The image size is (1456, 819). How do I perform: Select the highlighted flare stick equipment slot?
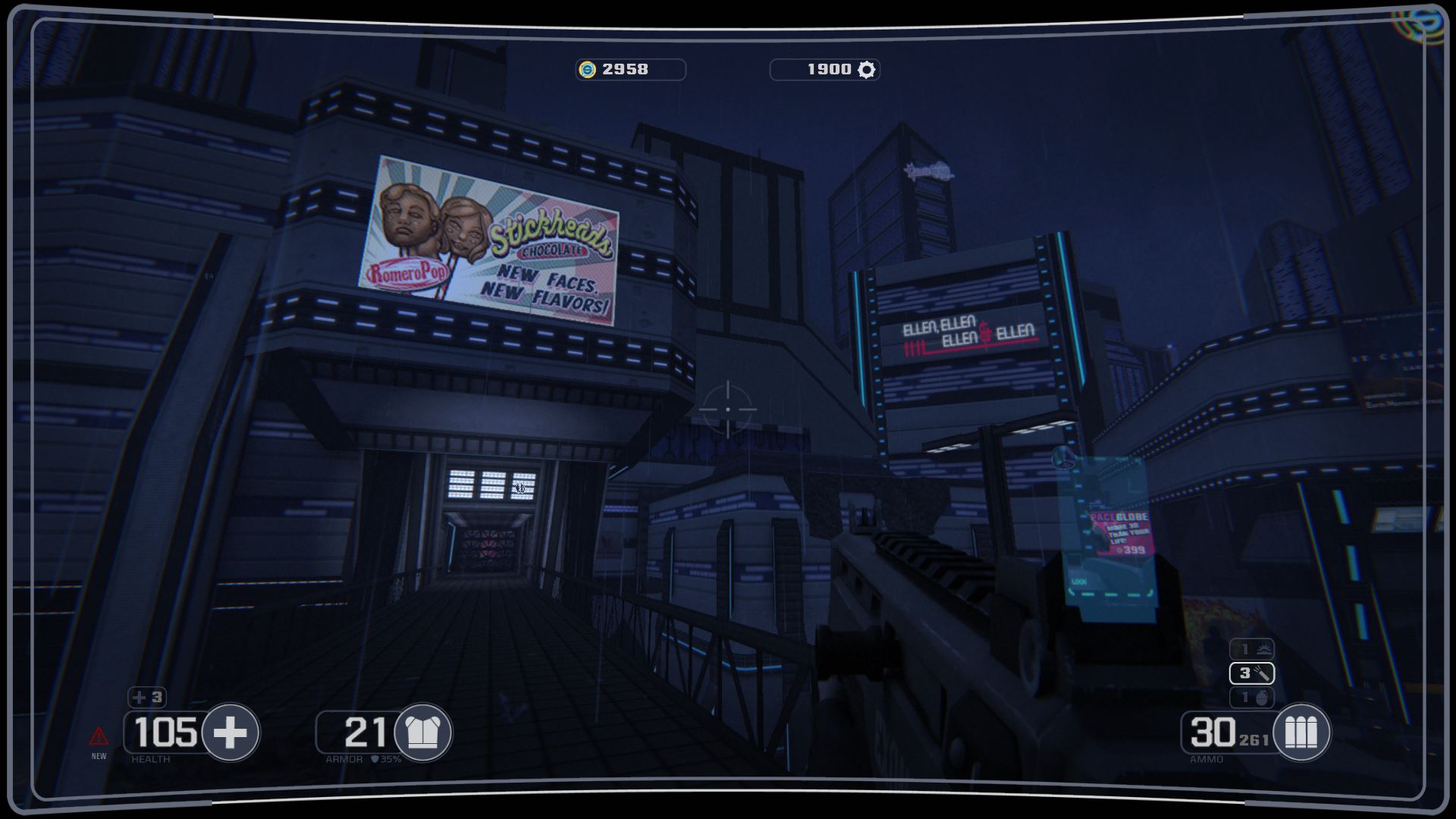coord(1252,673)
